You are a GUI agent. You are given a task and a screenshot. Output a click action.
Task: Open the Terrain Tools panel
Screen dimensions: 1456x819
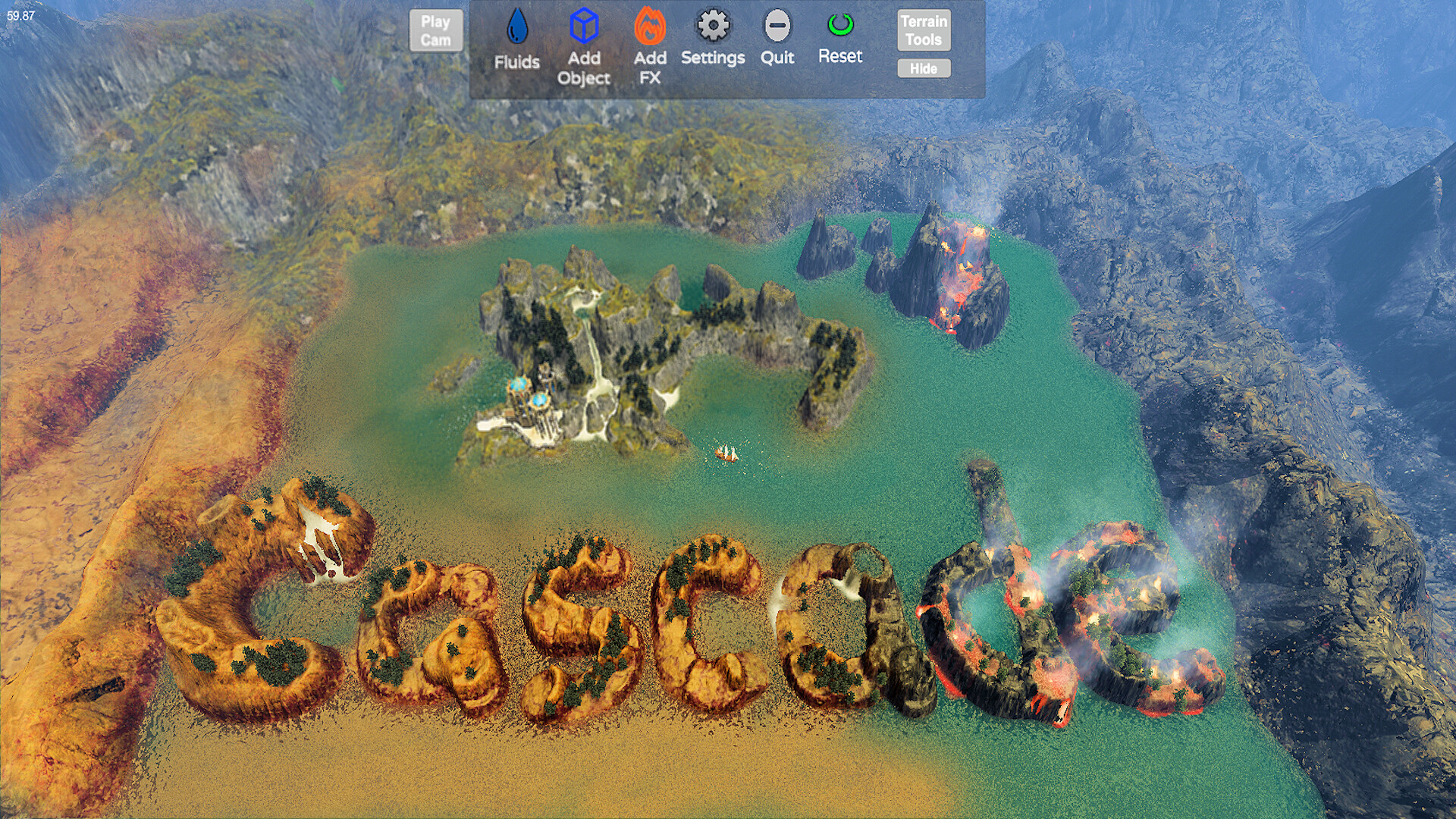tap(924, 30)
